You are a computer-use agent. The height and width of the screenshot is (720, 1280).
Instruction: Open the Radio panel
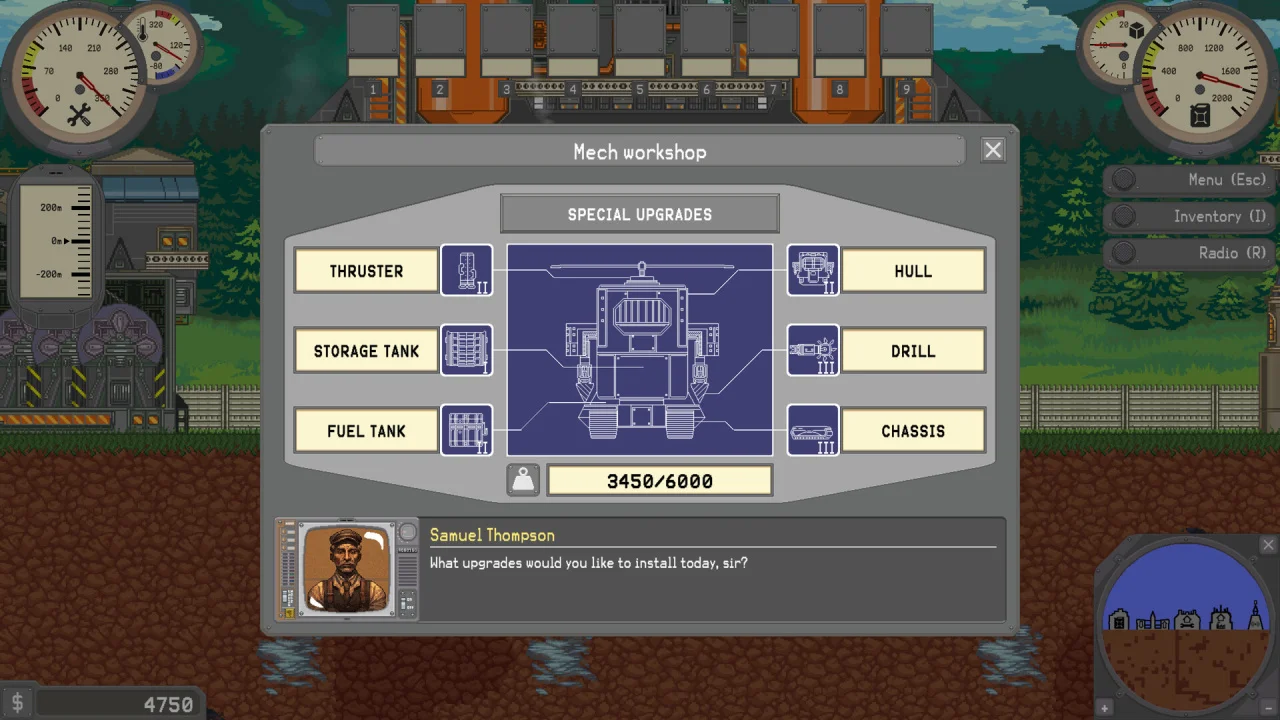1190,253
